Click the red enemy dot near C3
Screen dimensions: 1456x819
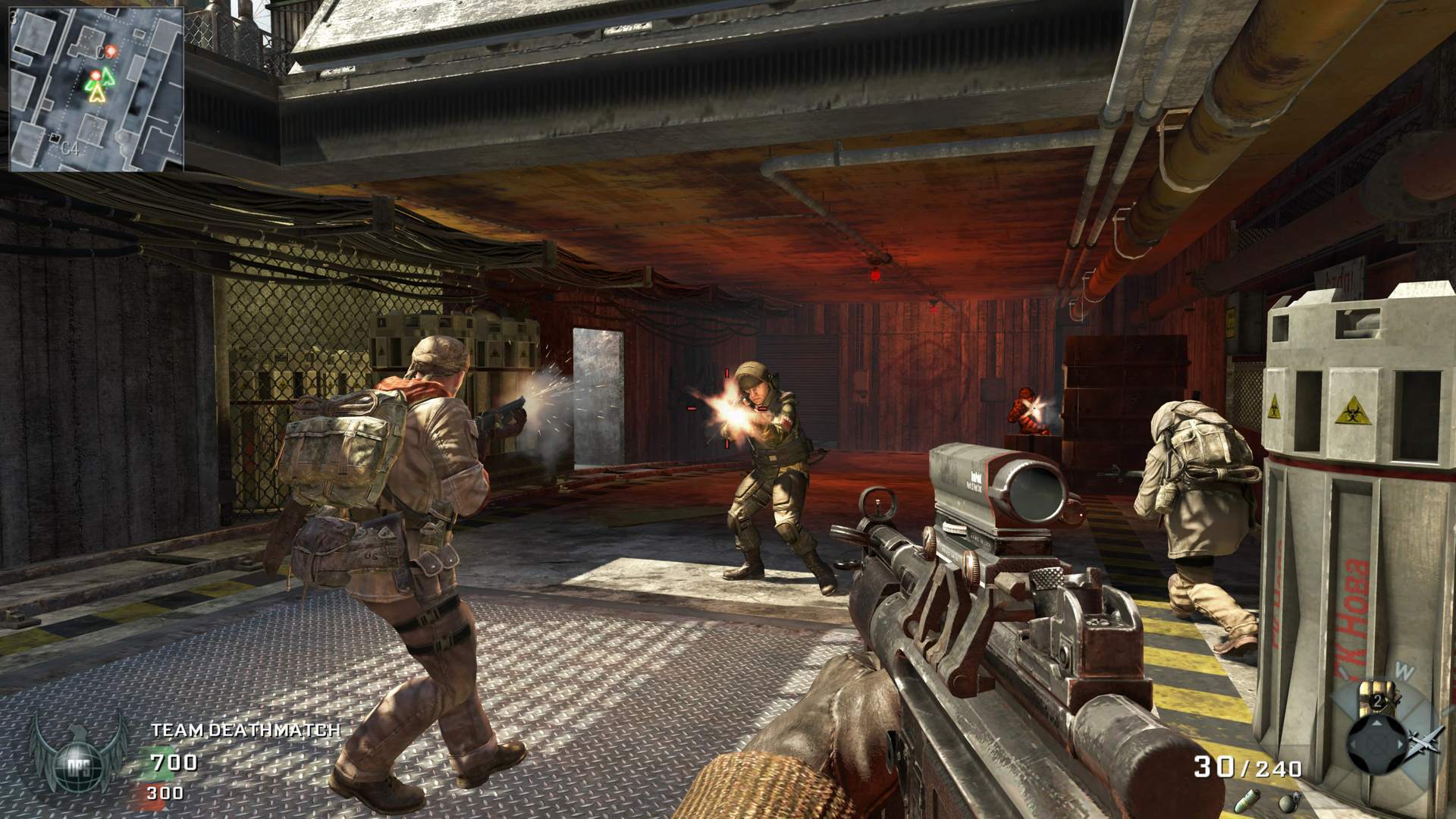pos(111,51)
